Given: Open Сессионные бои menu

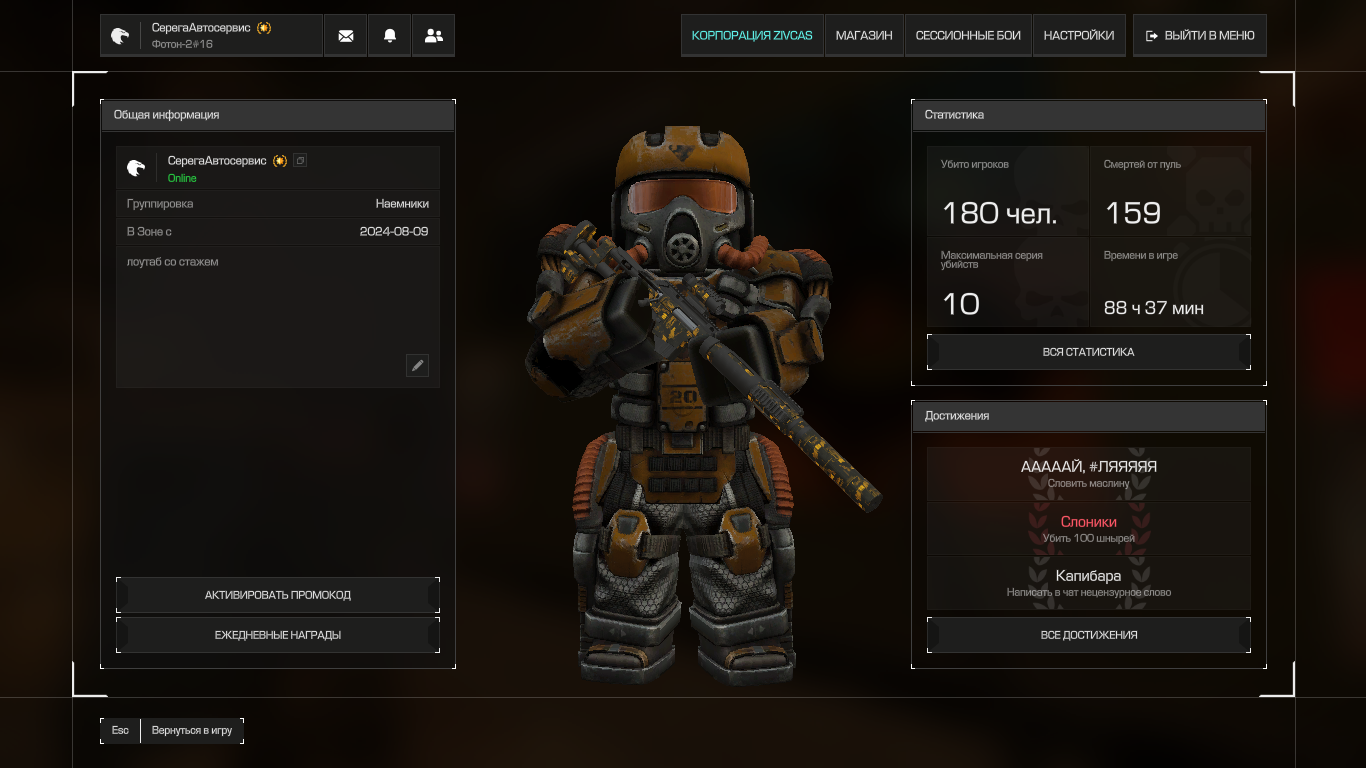Looking at the screenshot, I should pyautogui.click(x=968, y=36).
